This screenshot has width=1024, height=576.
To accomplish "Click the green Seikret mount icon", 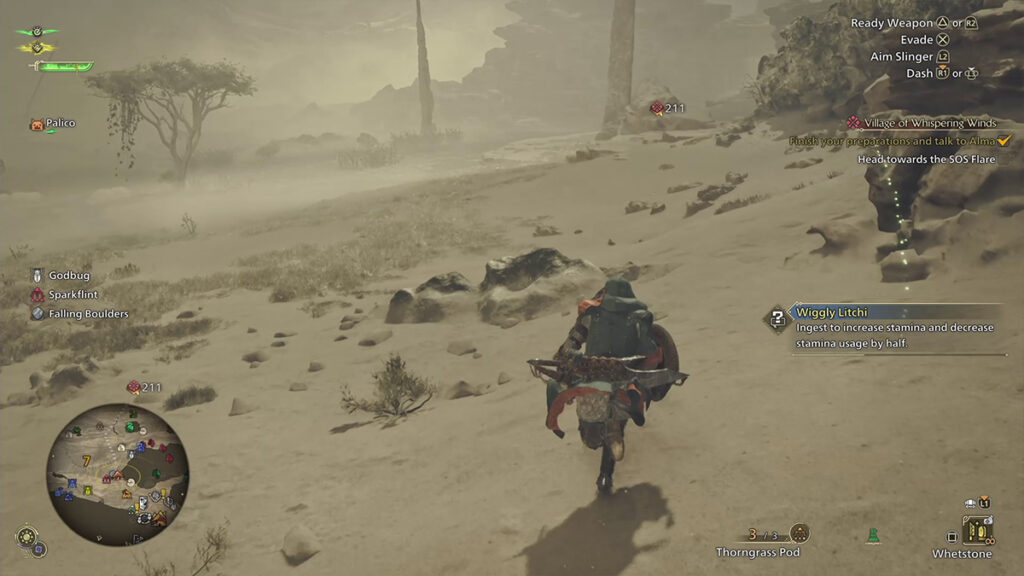I will (x=872, y=536).
